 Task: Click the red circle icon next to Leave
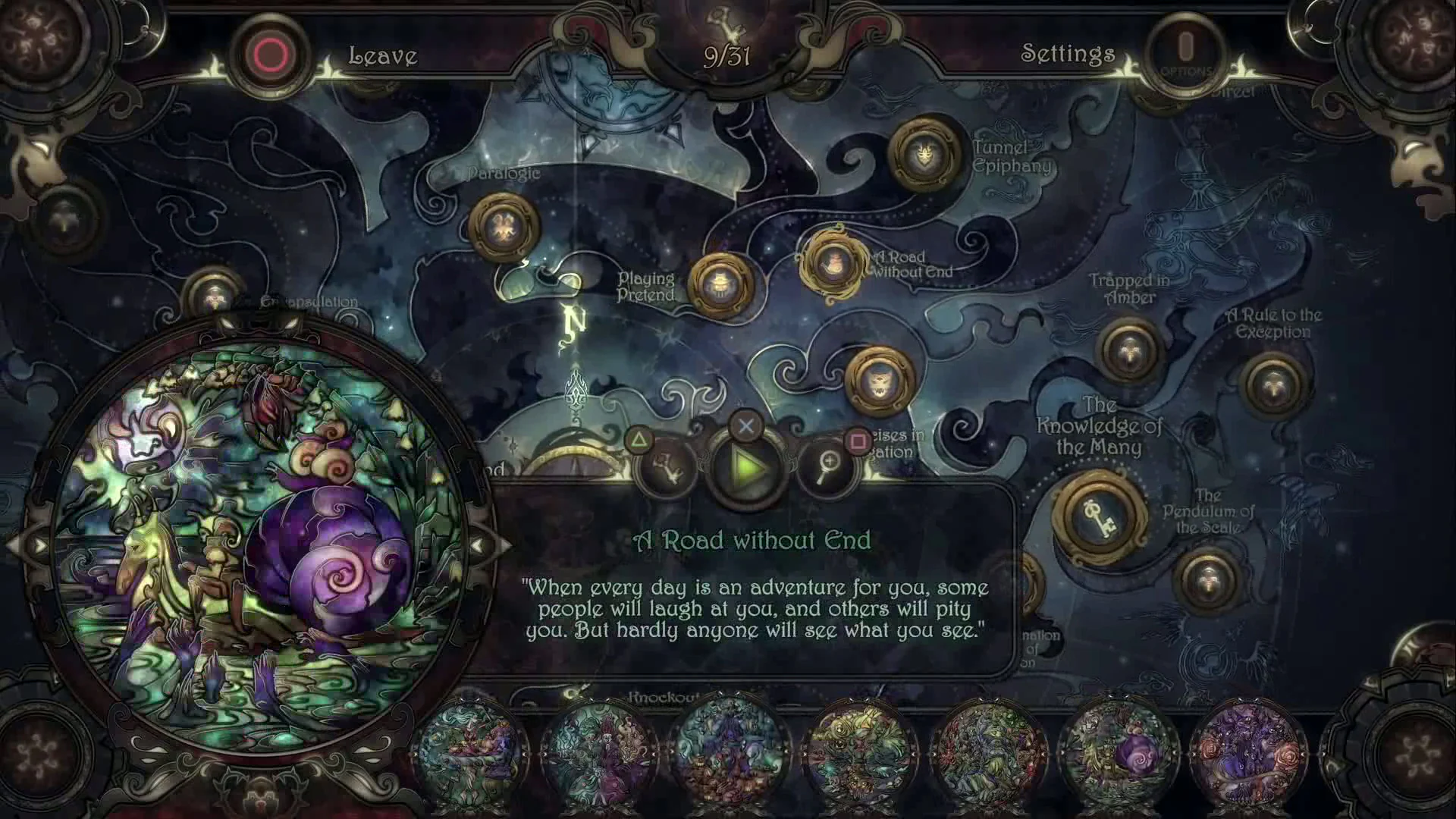coord(271,52)
